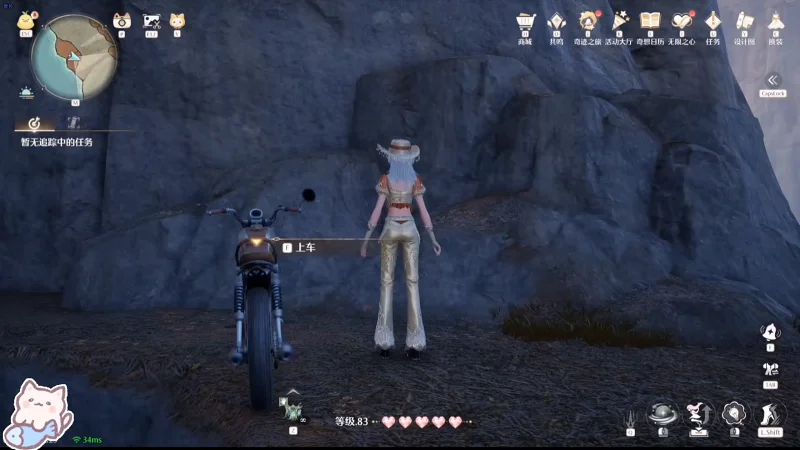
Task: Open the 无限之心 heart menu
Action: coord(682,22)
